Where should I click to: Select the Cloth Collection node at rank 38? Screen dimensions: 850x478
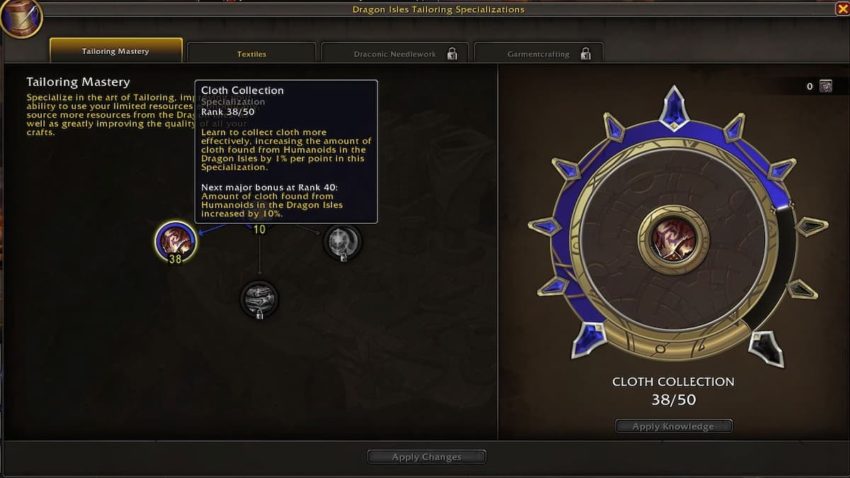pyautogui.click(x=175, y=240)
